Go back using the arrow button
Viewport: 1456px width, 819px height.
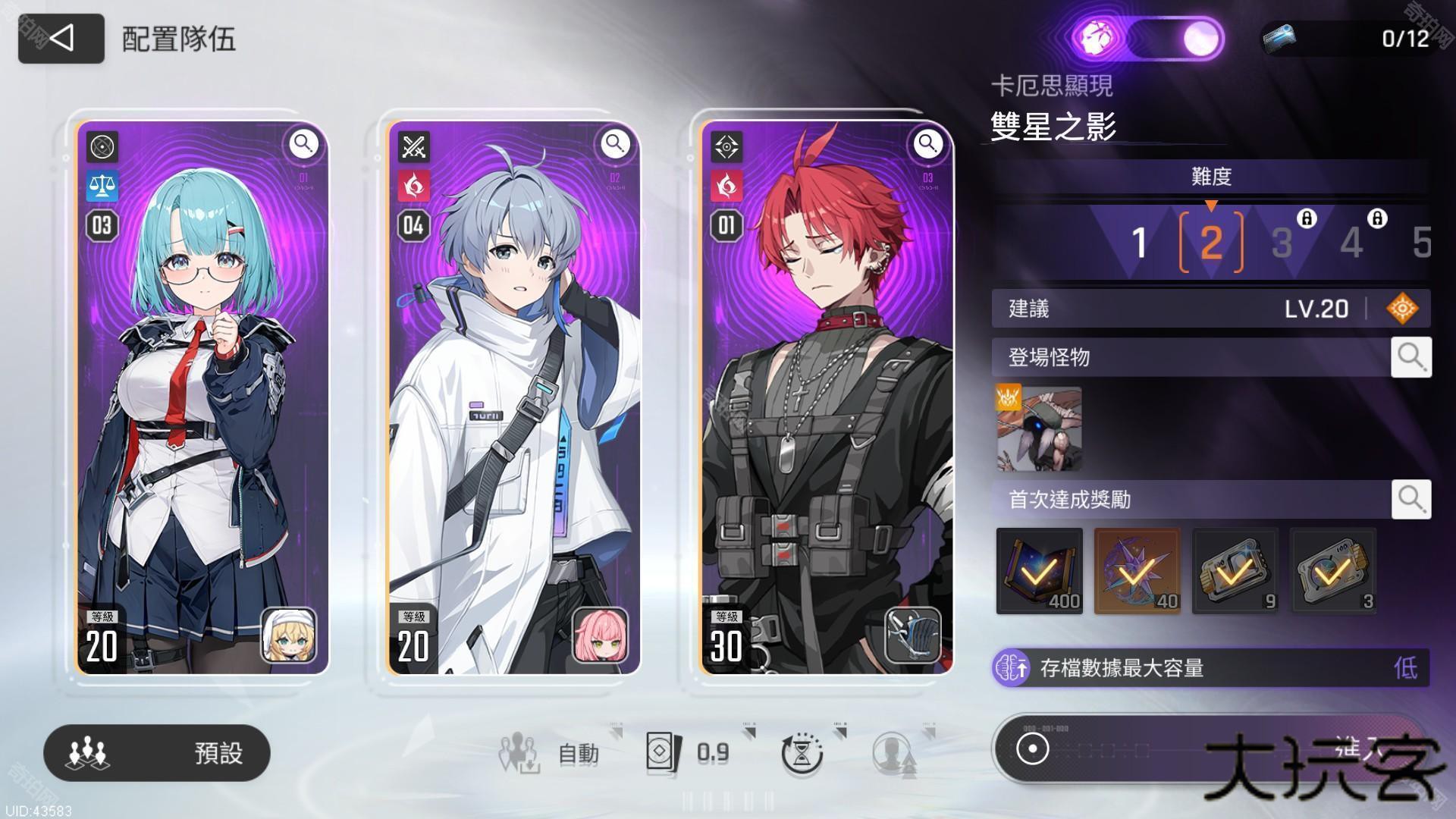pyautogui.click(x=61, y=38)
